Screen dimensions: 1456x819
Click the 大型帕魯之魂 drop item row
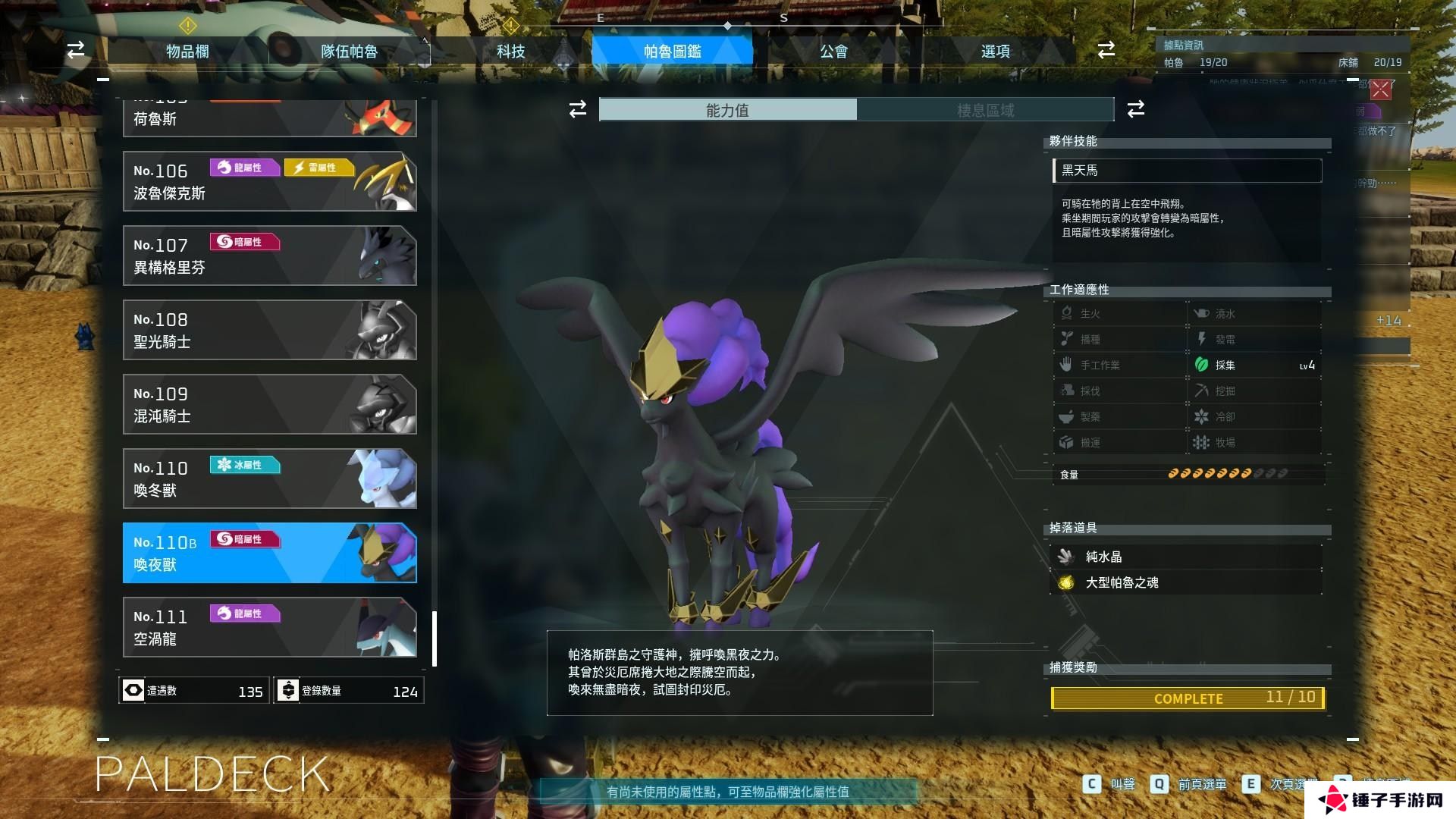[x=1188, y=582]
